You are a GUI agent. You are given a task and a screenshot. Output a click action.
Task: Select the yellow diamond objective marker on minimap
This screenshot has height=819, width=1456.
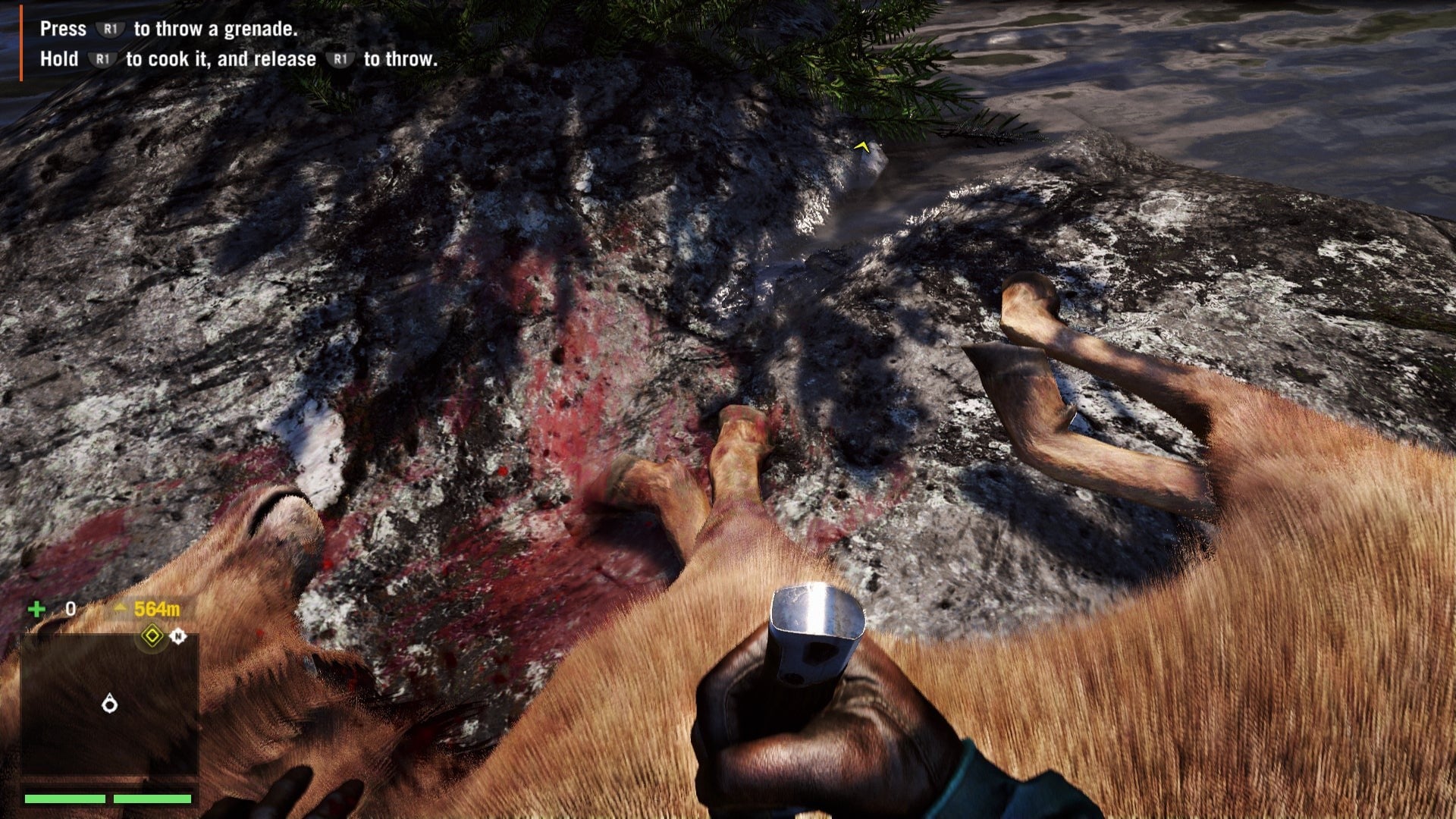152,635
